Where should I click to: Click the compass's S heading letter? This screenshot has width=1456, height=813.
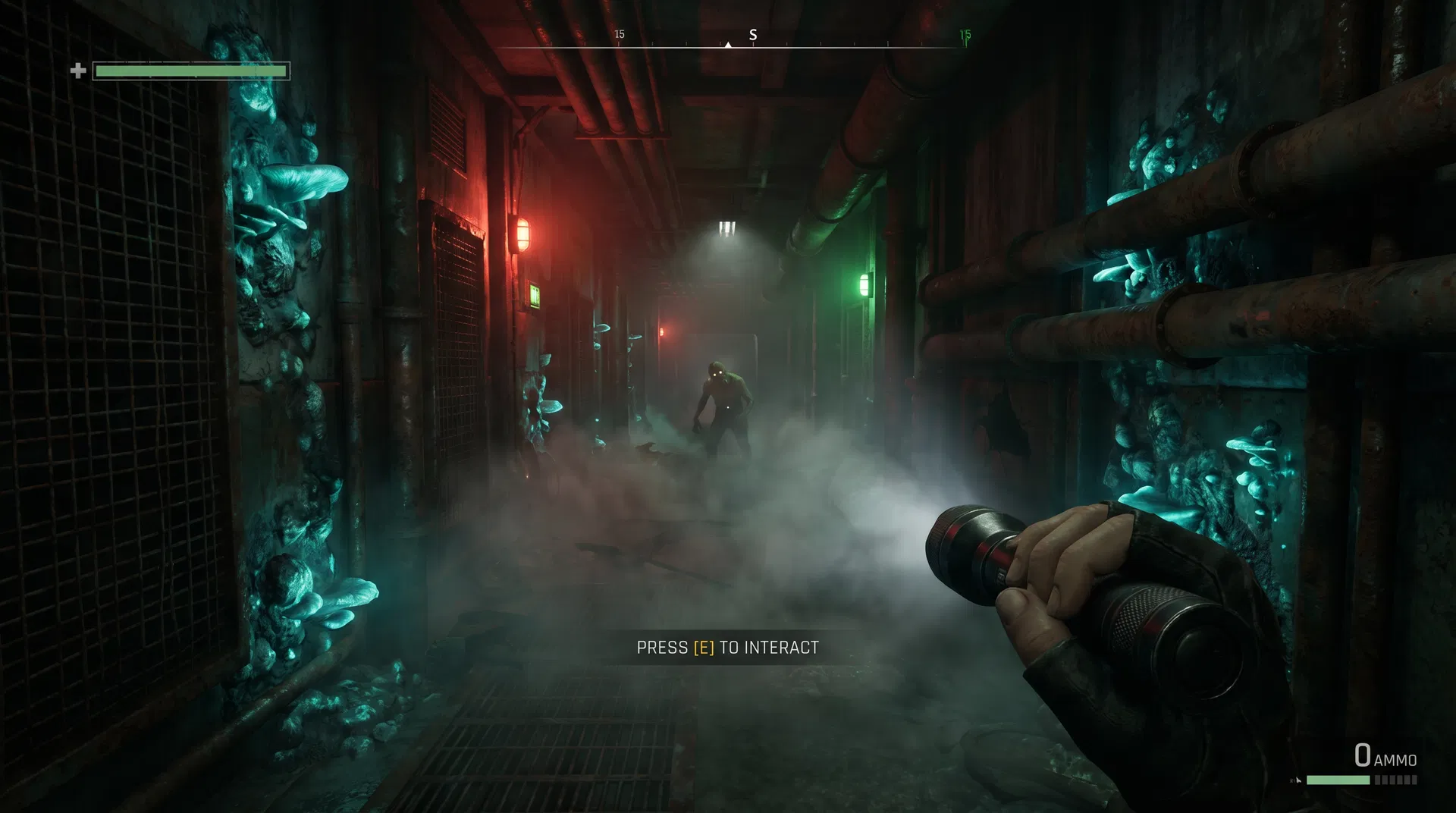(753, 35)
